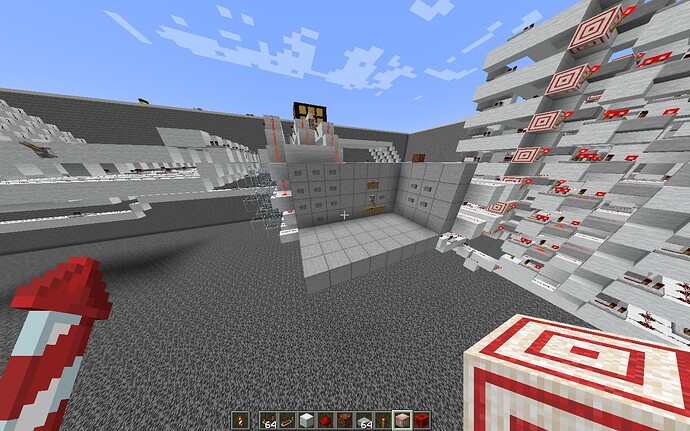The width and height of the screenshot is (690, 431).
Task: Select the brown item hotbar slot
Action: pos(345,420)
